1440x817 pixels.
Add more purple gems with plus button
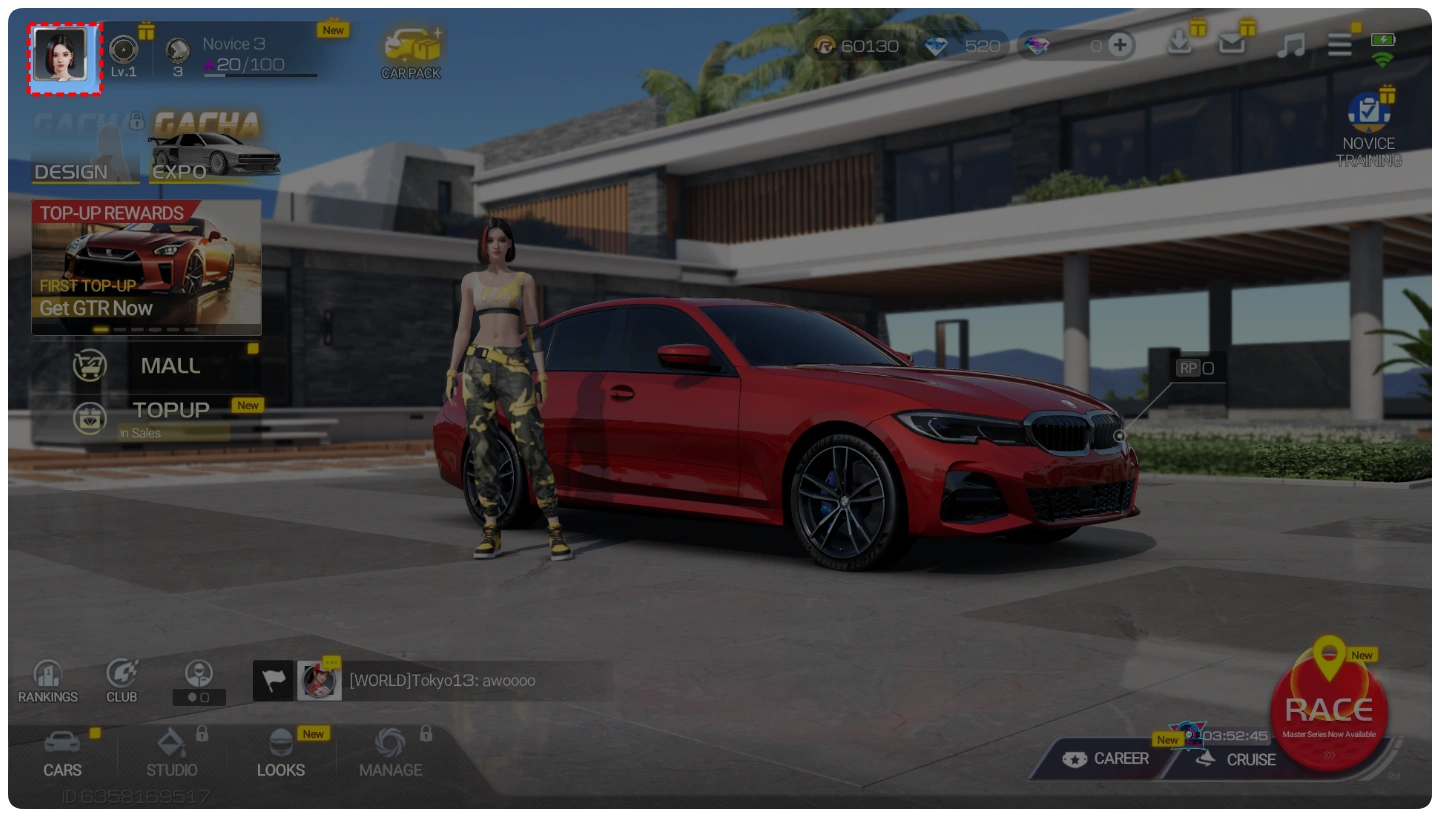click(x=1120, y=45)
